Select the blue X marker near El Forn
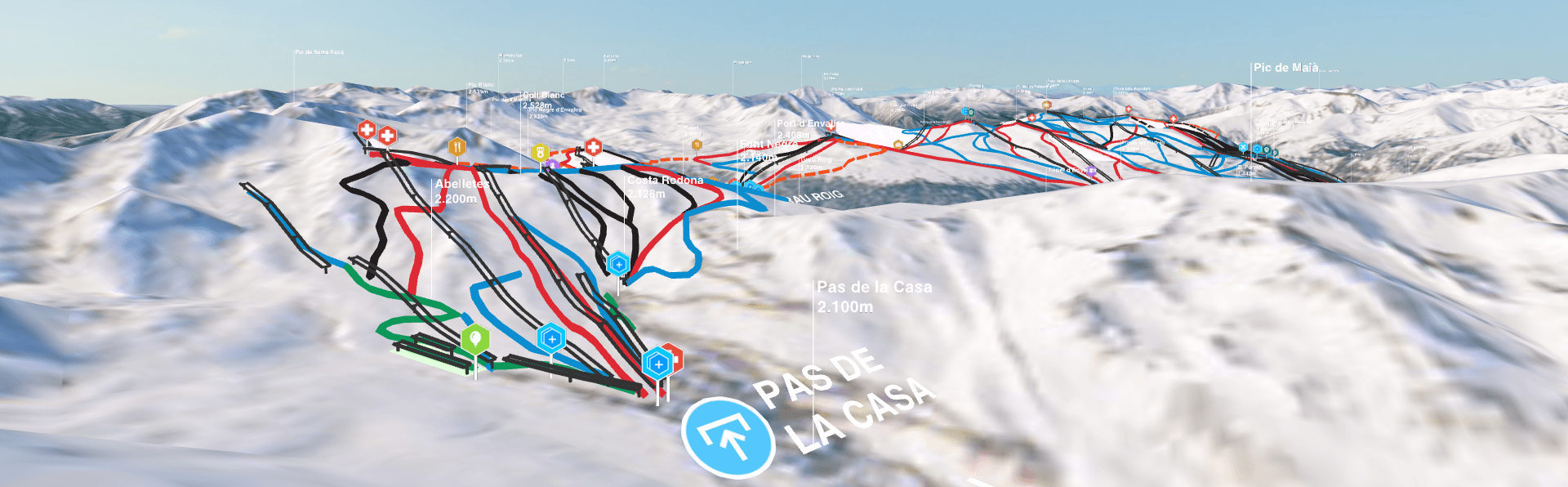Image resolution: width=1568 pixels, height=487 pixels. (x=1243, y=148)
